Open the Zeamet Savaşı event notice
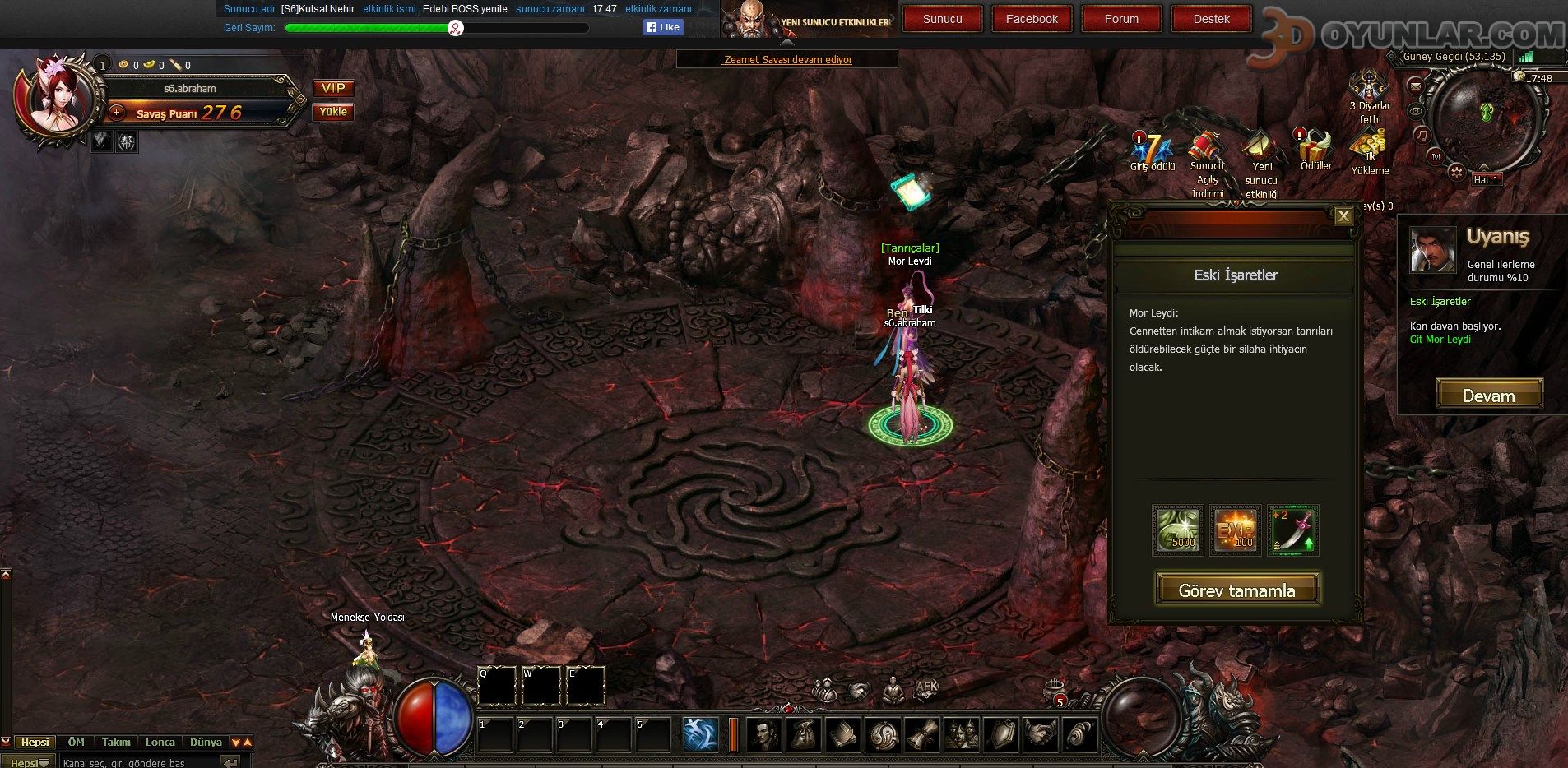The height and width of the screenshot is (768, 1568). pos(787,59)
